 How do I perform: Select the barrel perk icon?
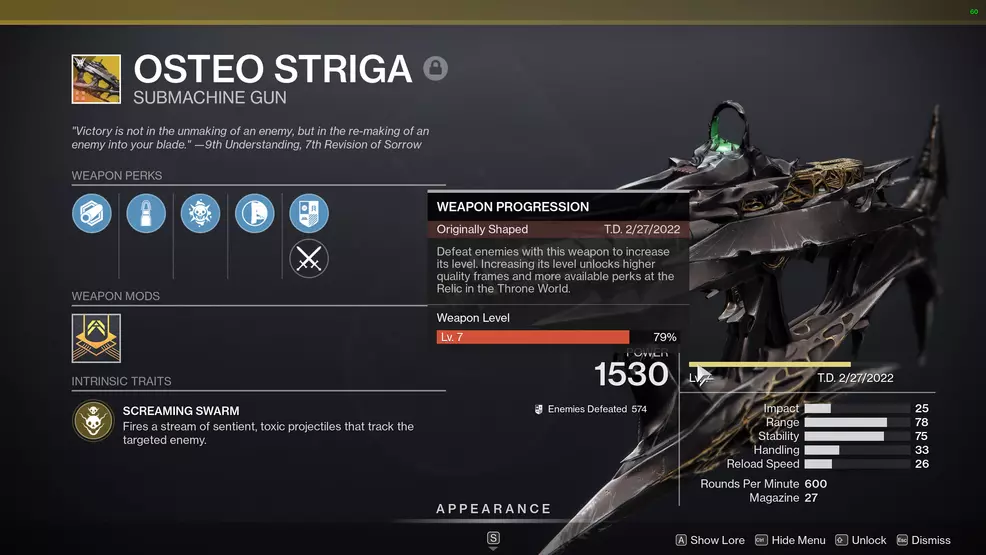click(92, 213)
